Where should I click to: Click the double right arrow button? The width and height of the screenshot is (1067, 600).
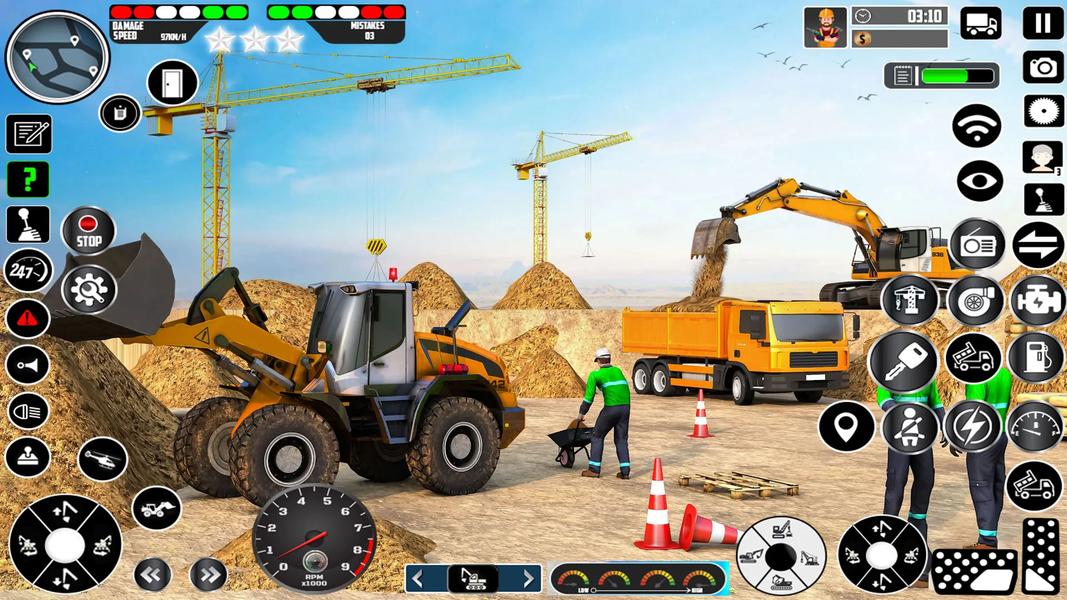click(208, 575)
